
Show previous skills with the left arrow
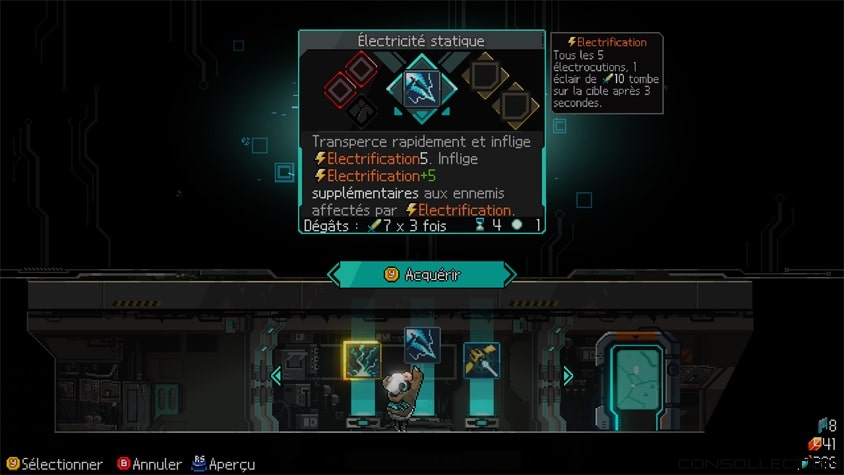pyautogui.click(x=276, y=376)
